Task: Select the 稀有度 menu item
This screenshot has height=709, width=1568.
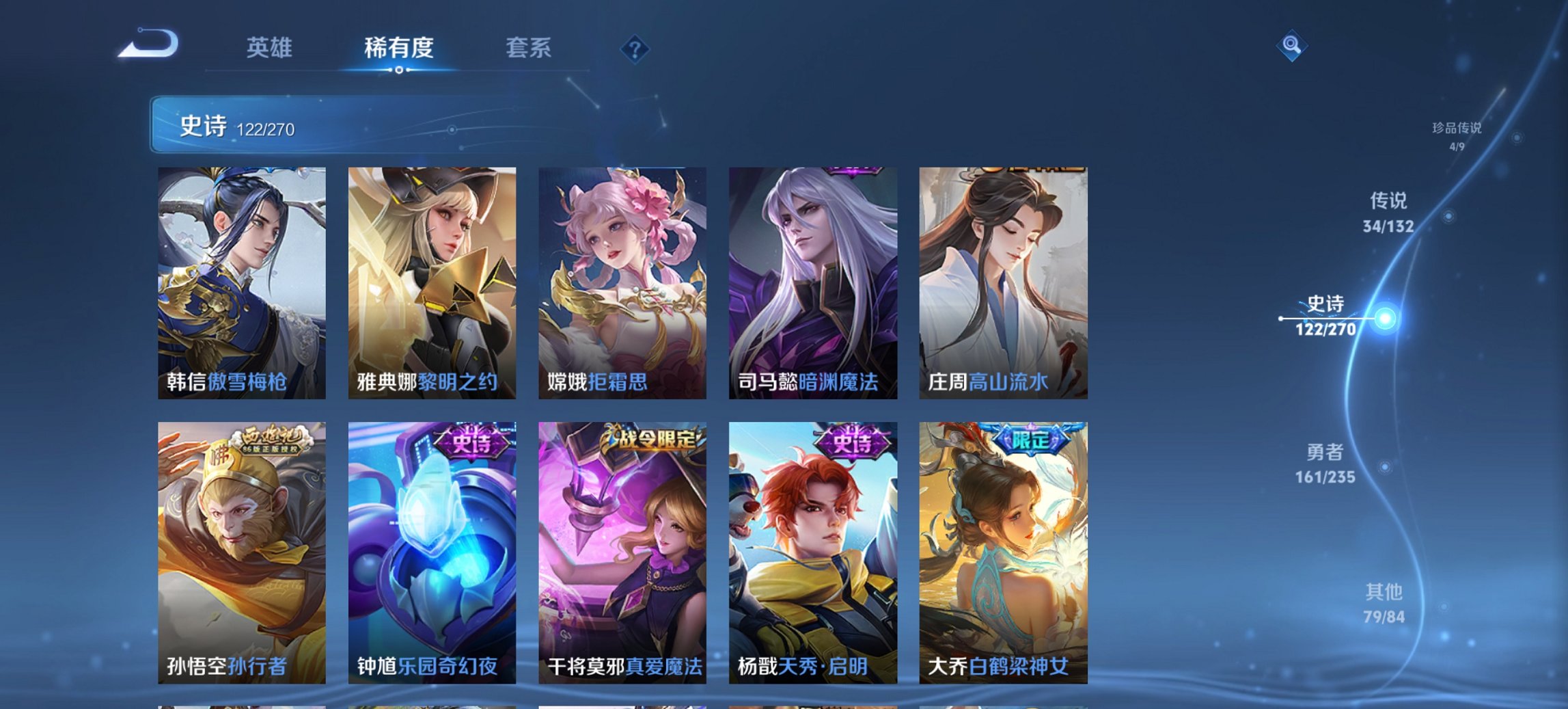Action: 399,48
